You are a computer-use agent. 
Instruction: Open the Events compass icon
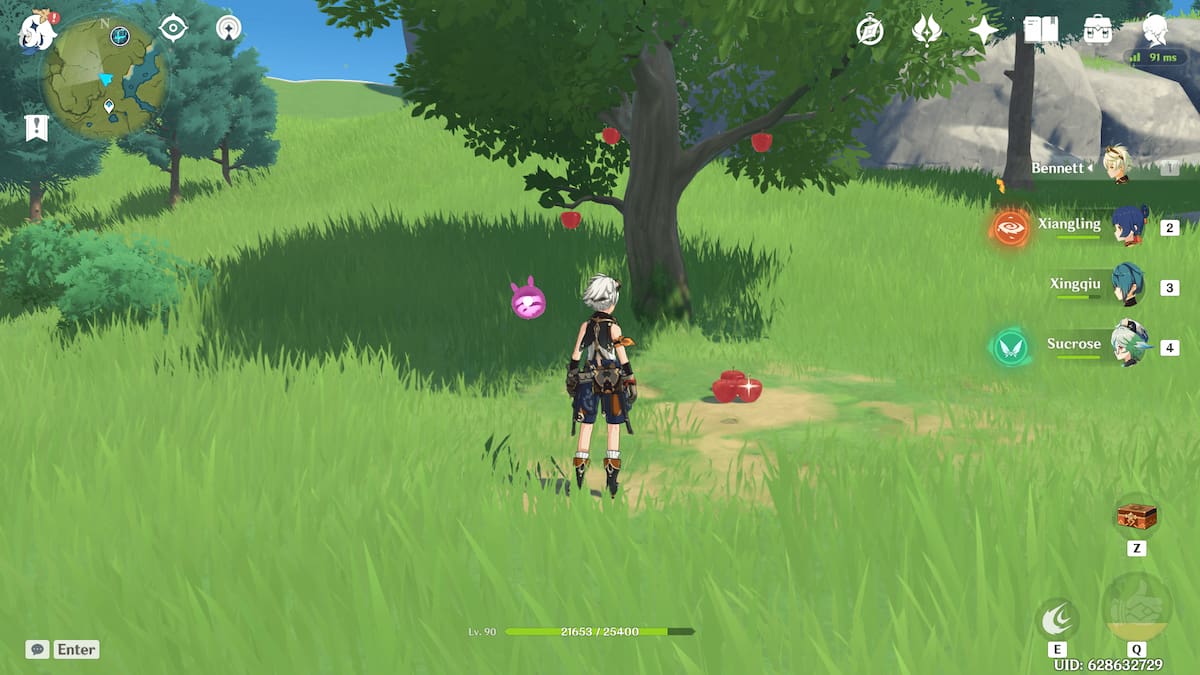click(870, 31)
